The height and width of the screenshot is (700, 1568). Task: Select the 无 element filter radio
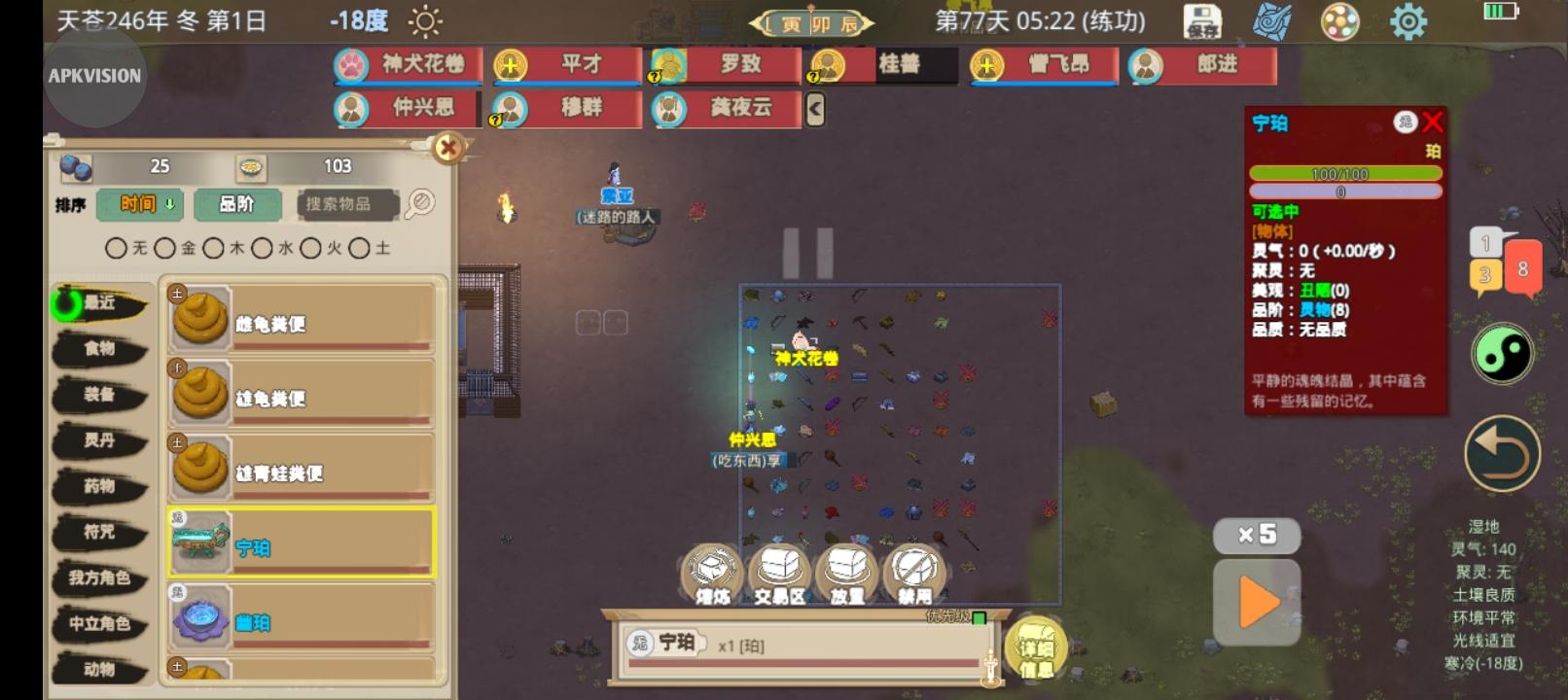coord(115,248)
